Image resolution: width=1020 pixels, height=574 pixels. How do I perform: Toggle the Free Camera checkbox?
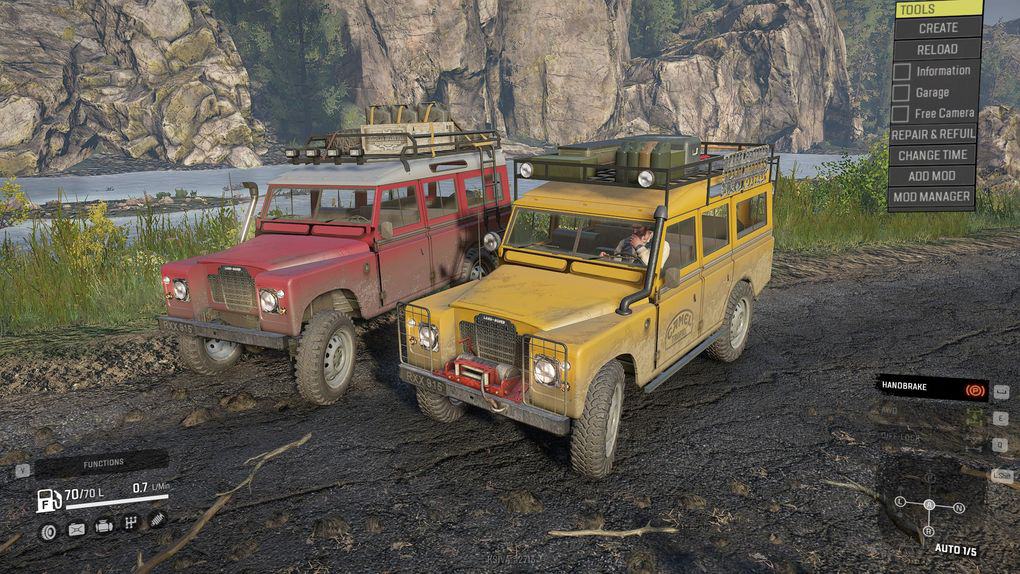click(901, 113)
